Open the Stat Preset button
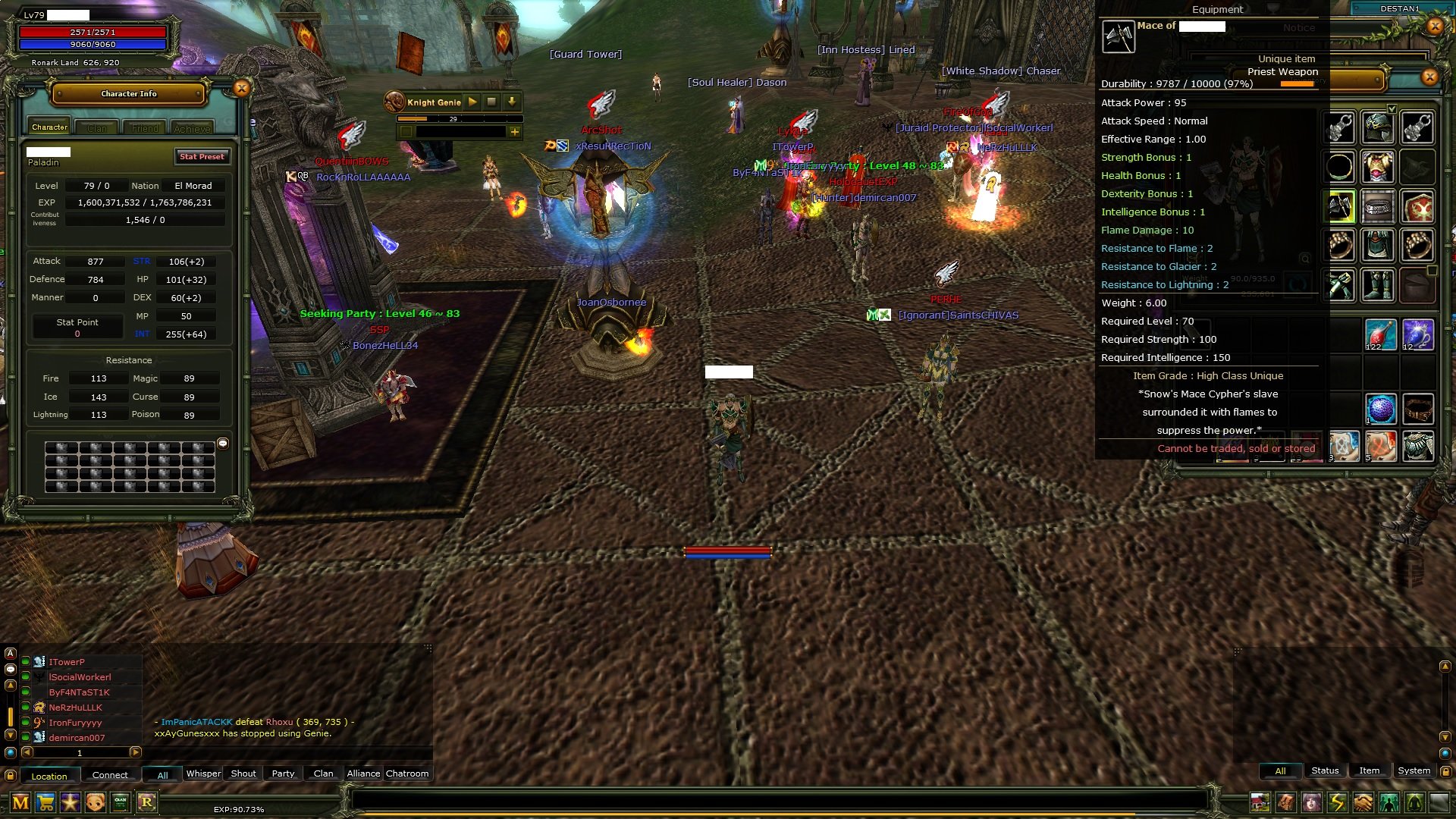The height and width of the screenshot is (819, 1456). coord(202,157)
